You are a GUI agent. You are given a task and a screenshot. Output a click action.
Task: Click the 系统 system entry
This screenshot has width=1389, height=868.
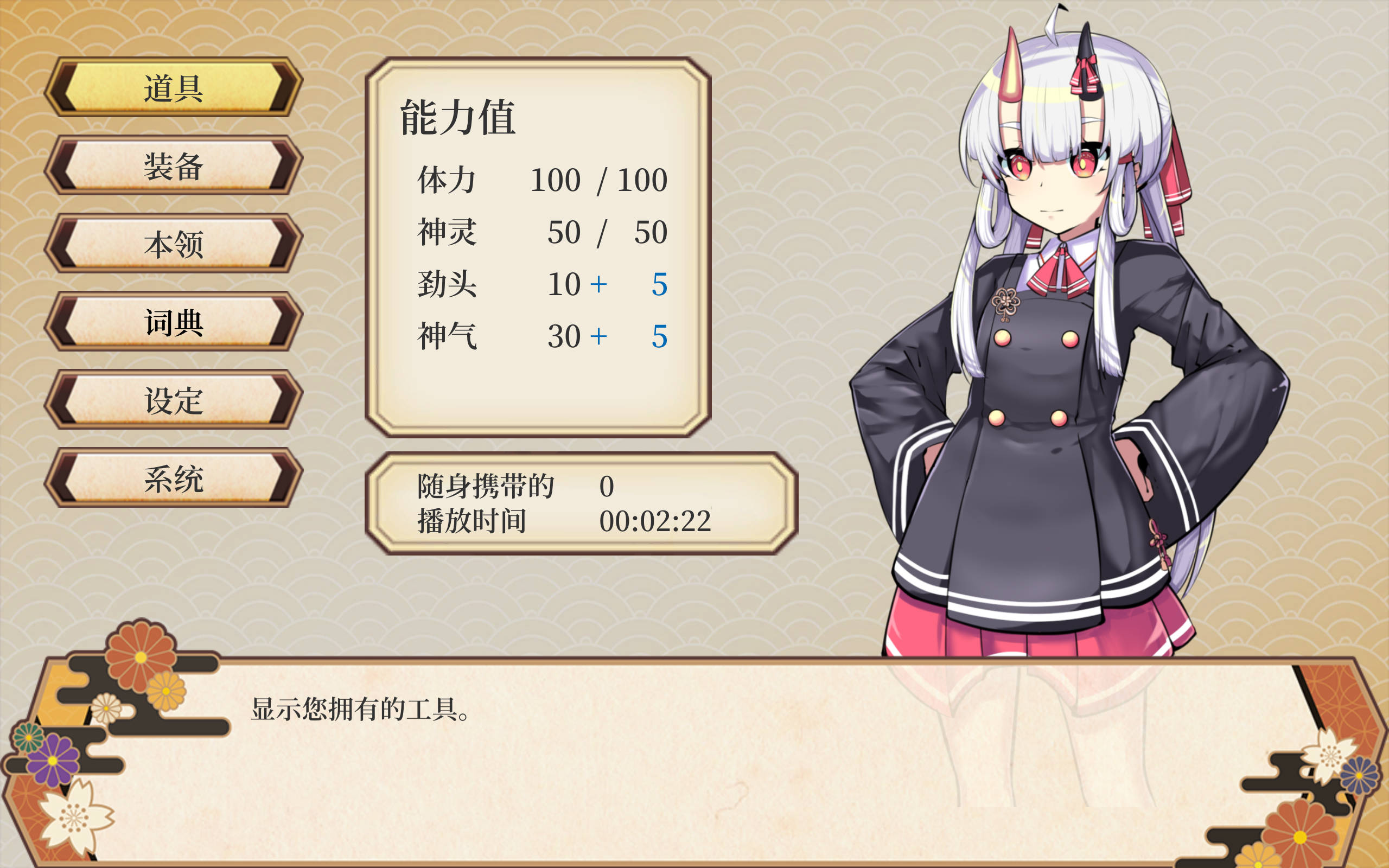pos(173,477)
